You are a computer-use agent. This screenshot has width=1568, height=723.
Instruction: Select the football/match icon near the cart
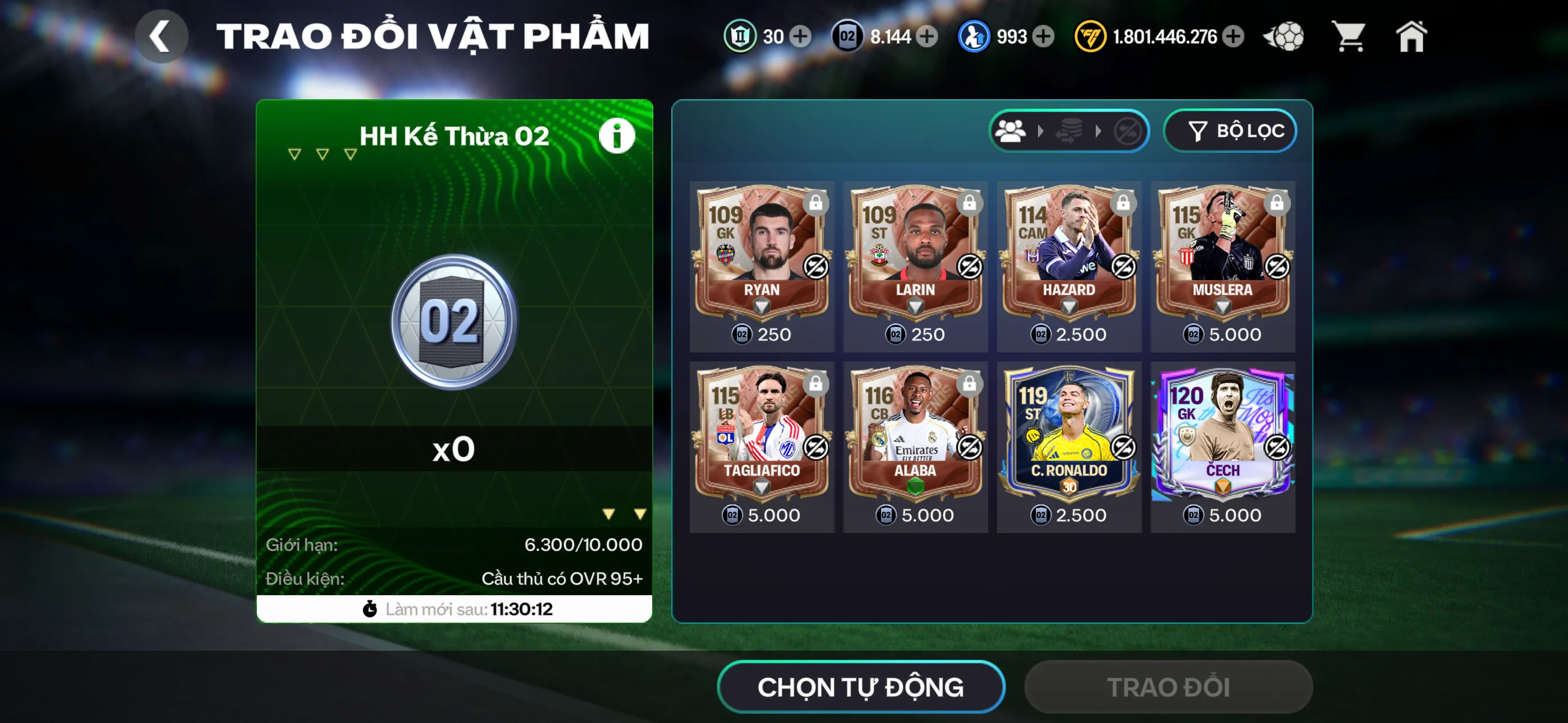click(1284, 36)
